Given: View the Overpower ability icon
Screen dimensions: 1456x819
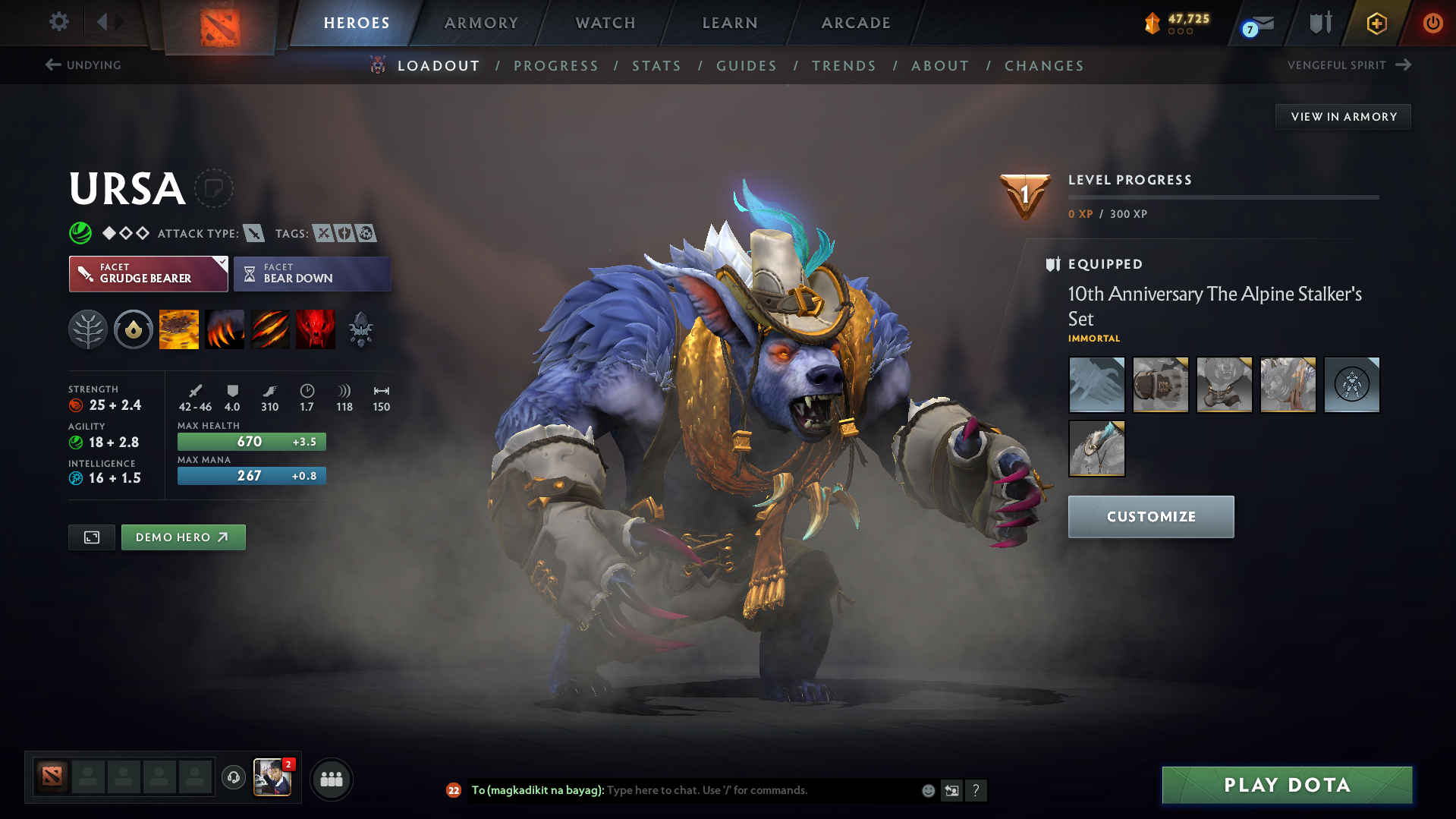Looking at the screenshot, I should click(224, 329).
